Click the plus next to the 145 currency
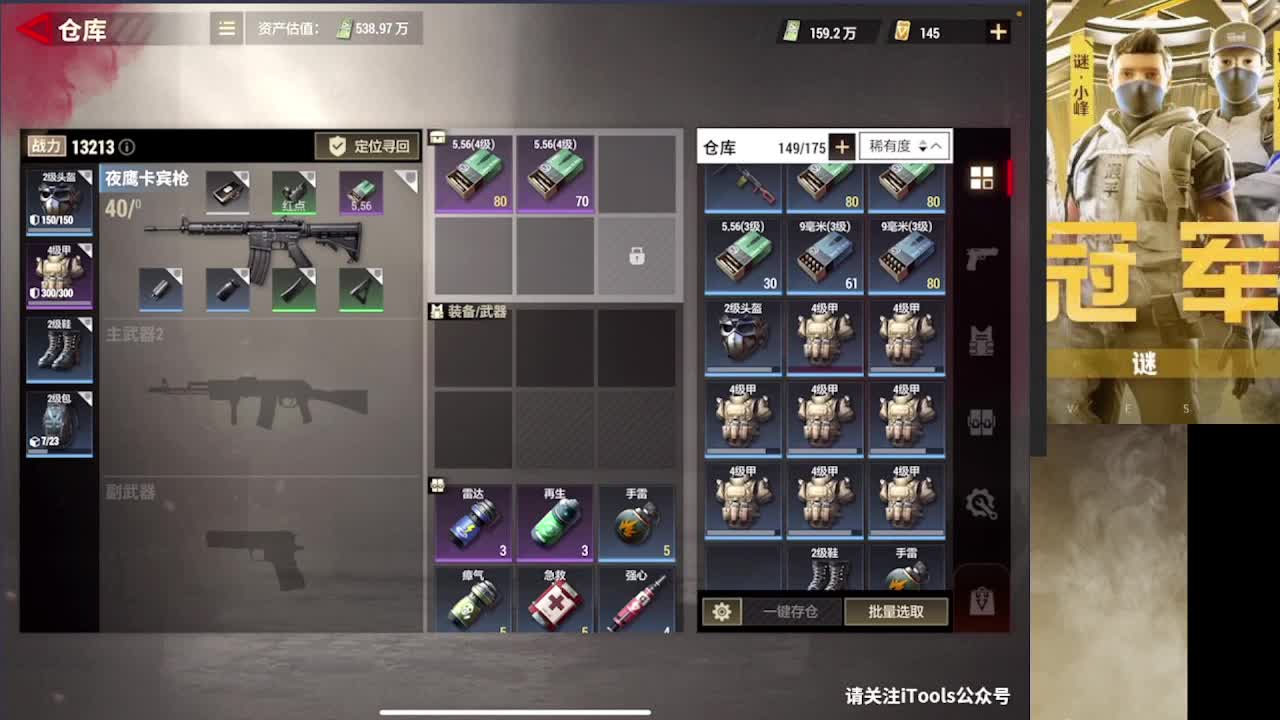Screen dimensions: 1280x720 pos(997,31)
